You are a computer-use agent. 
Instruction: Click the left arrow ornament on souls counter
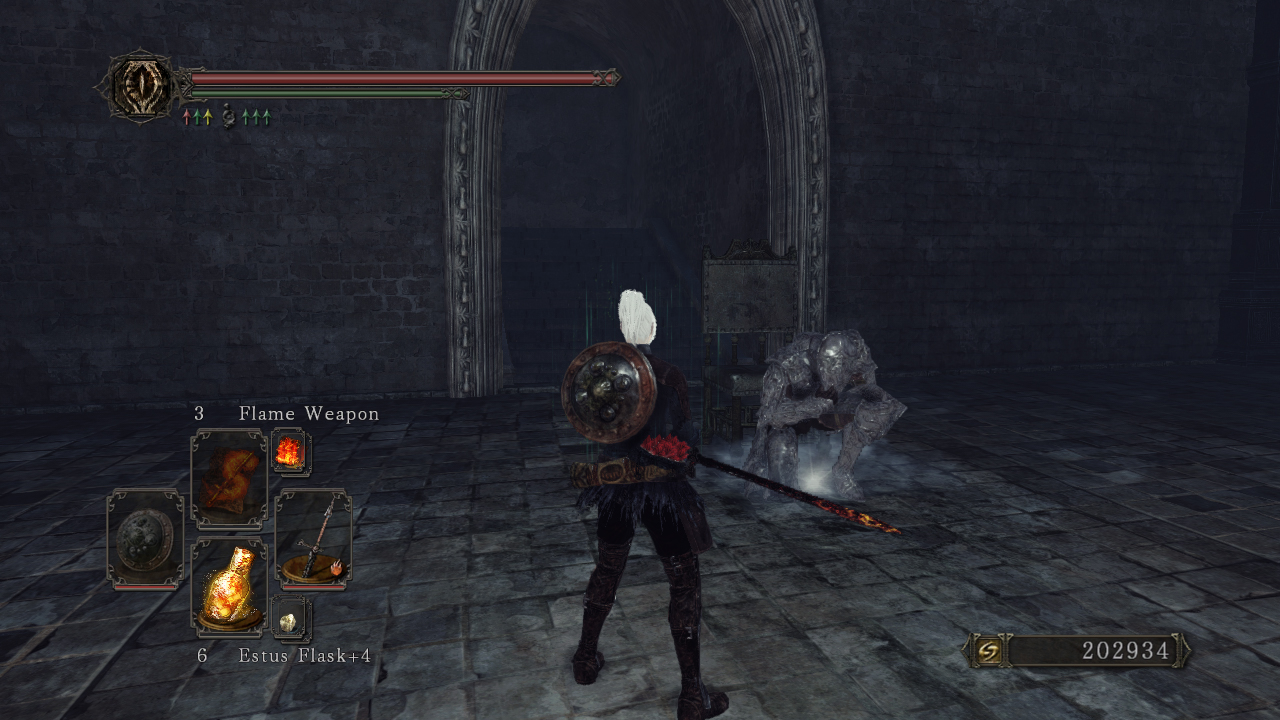click(x=966, y=650)
